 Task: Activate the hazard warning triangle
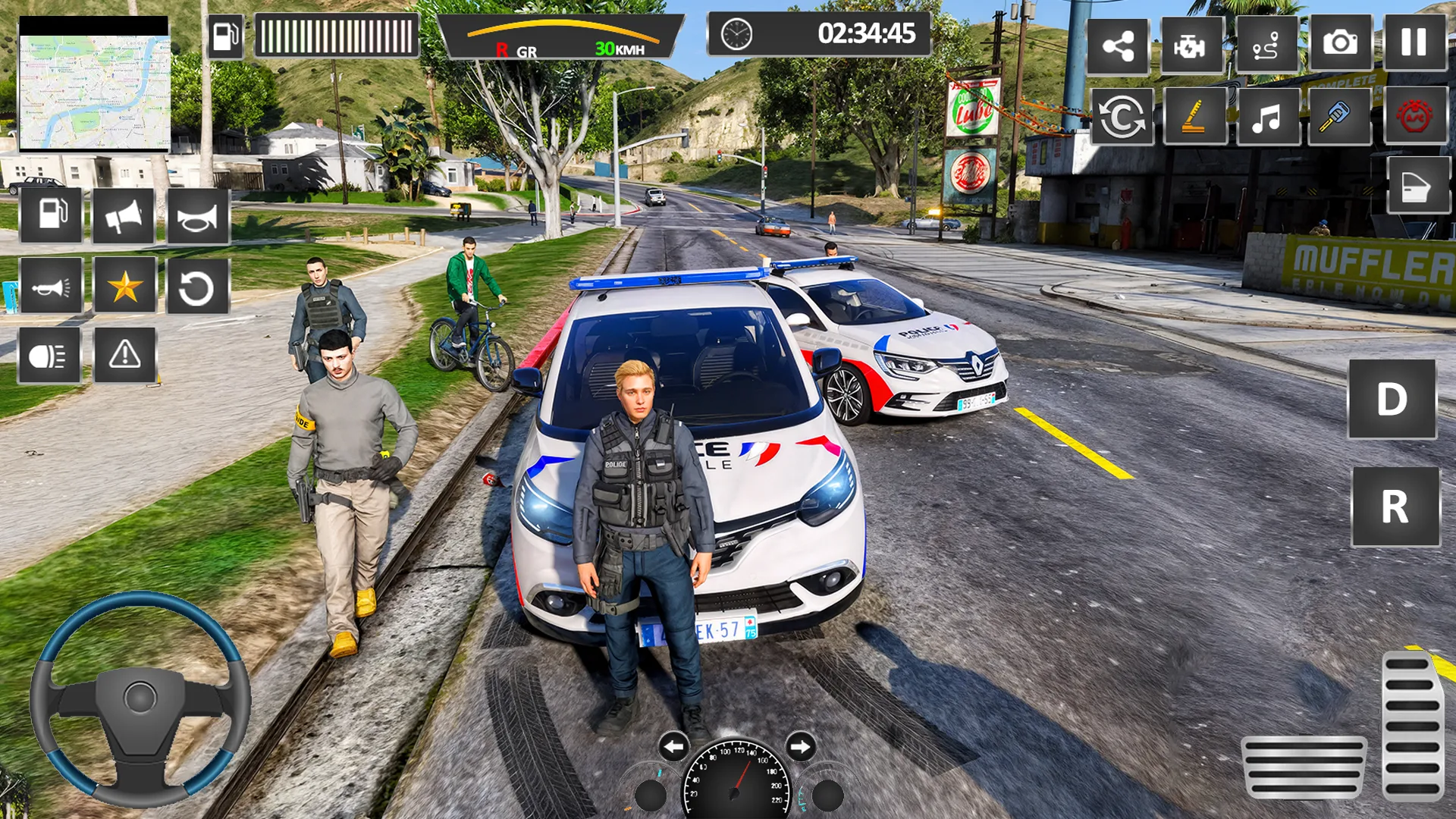125,354
